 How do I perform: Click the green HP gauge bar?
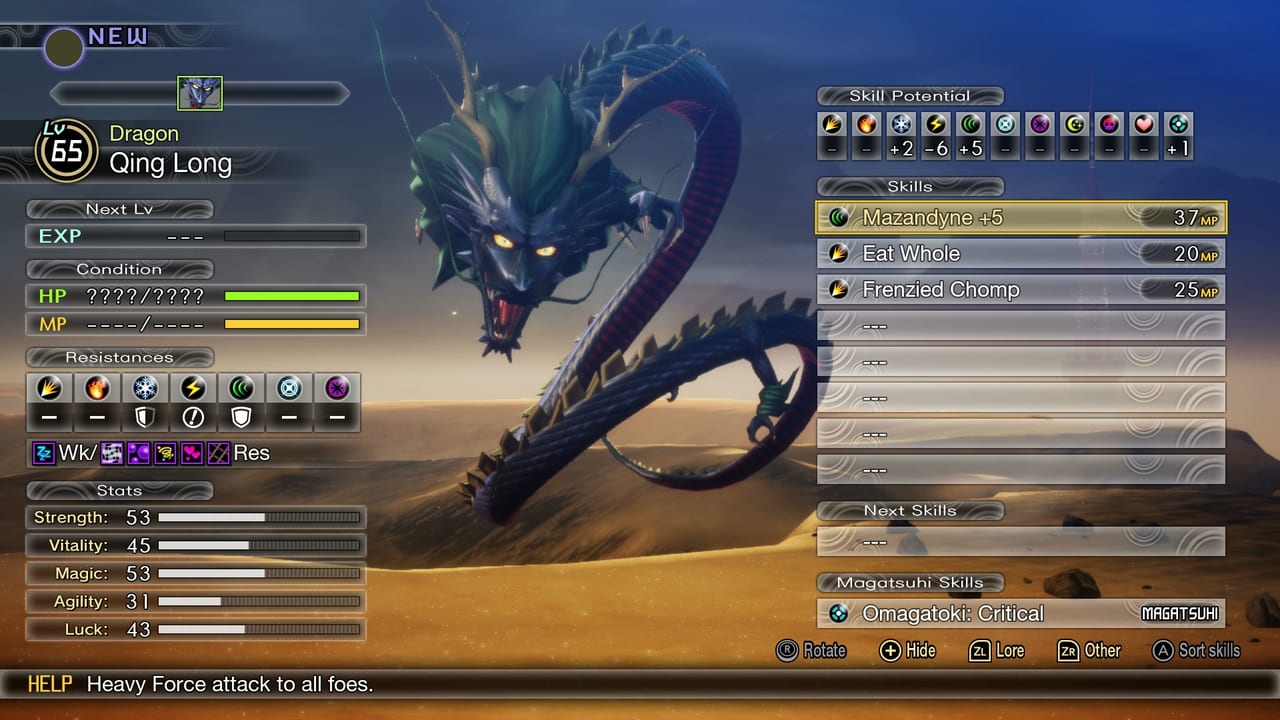tap(293, 296)
